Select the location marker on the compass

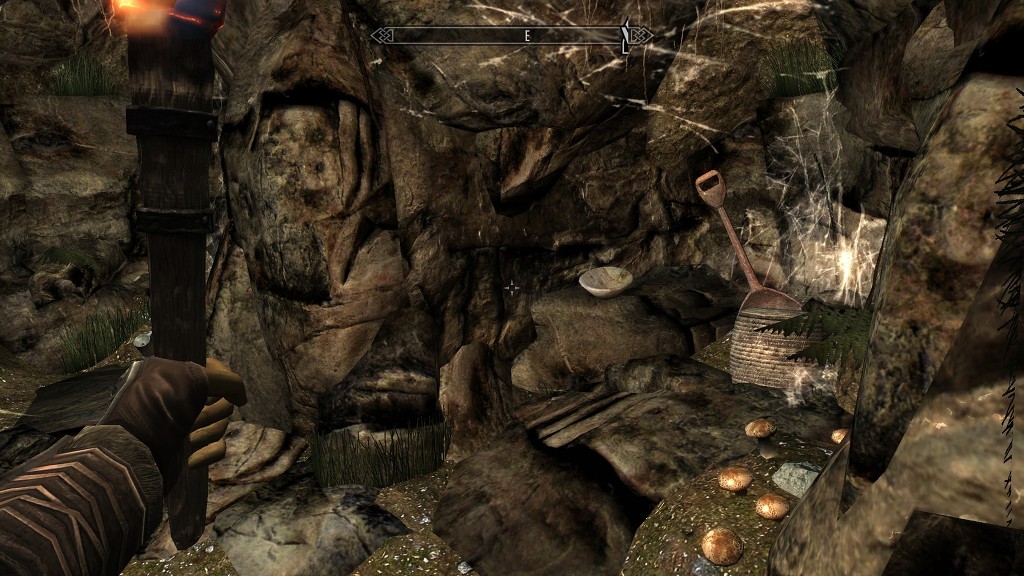(626, 36)
